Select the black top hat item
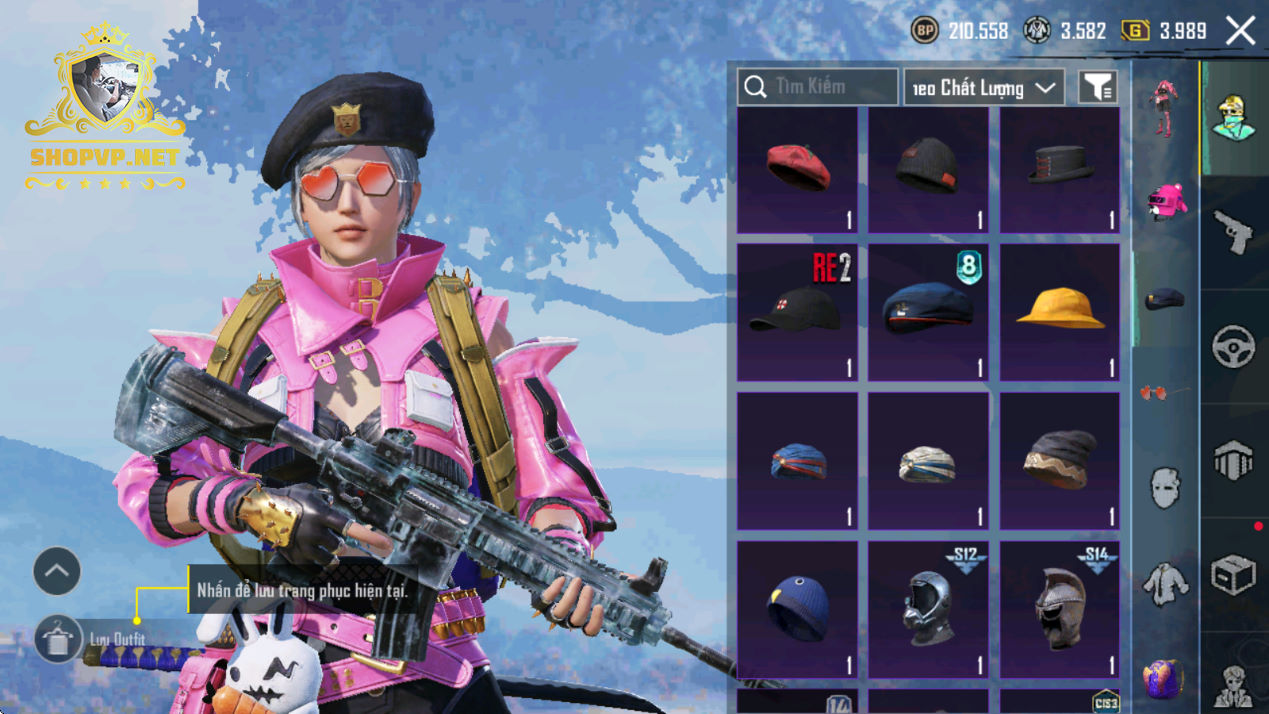 tap(1060, 170)
